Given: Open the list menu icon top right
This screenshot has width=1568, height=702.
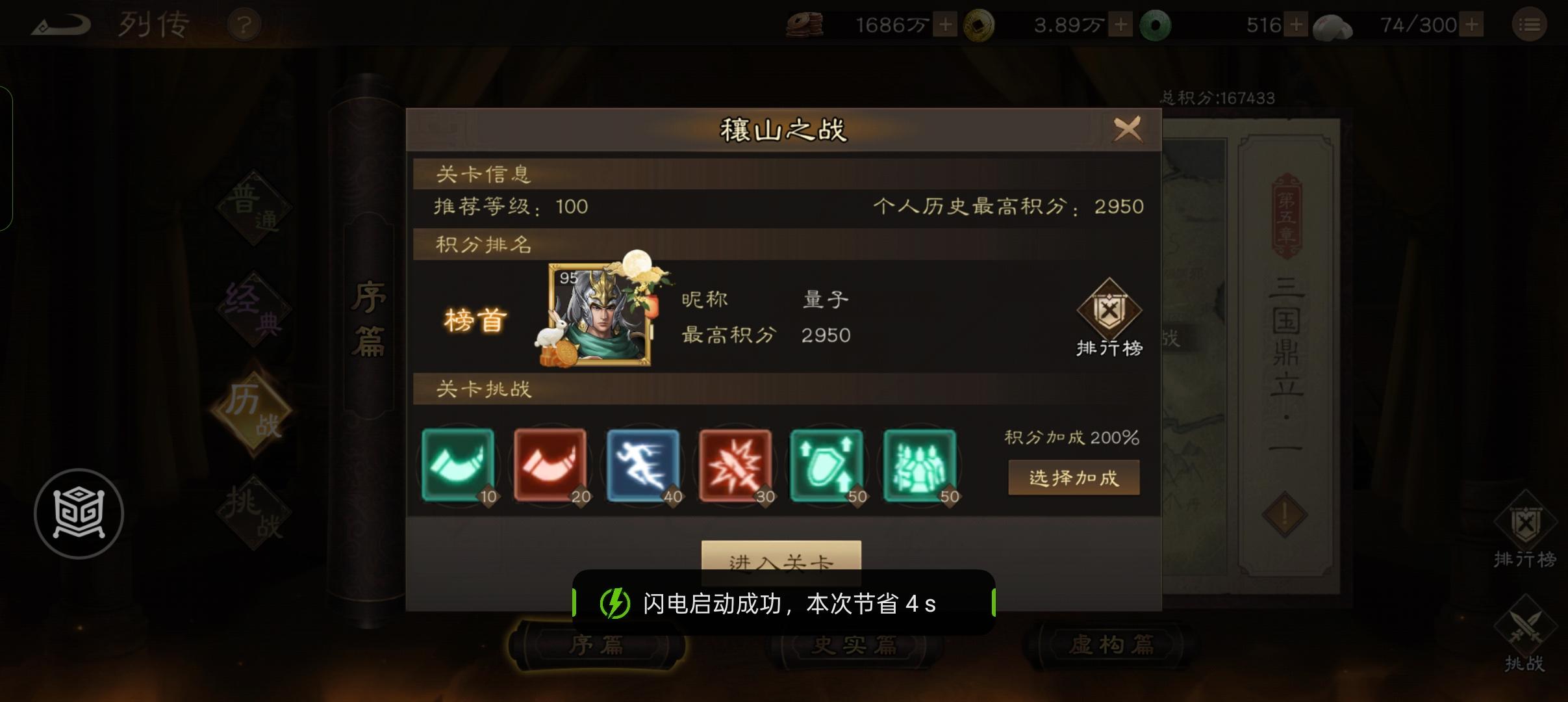Looking at the screenshot, I should (1530, 24).
